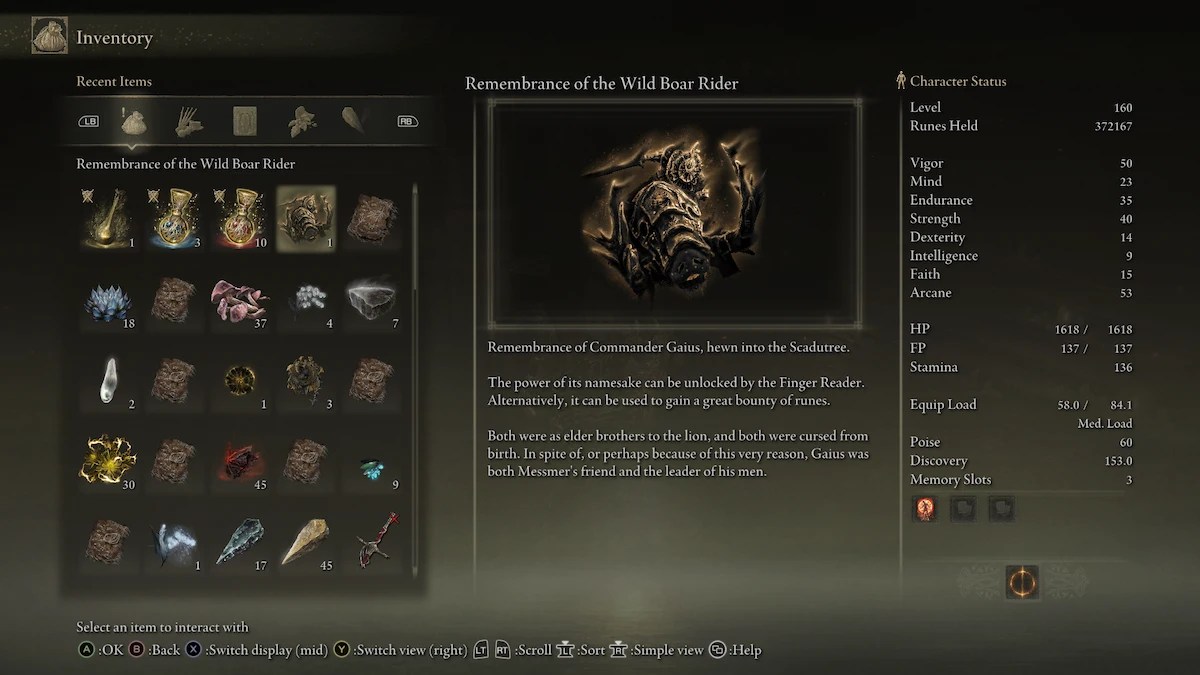Select the white larval tear item
Screen dimensions: 1200x675
coord(106,380)
